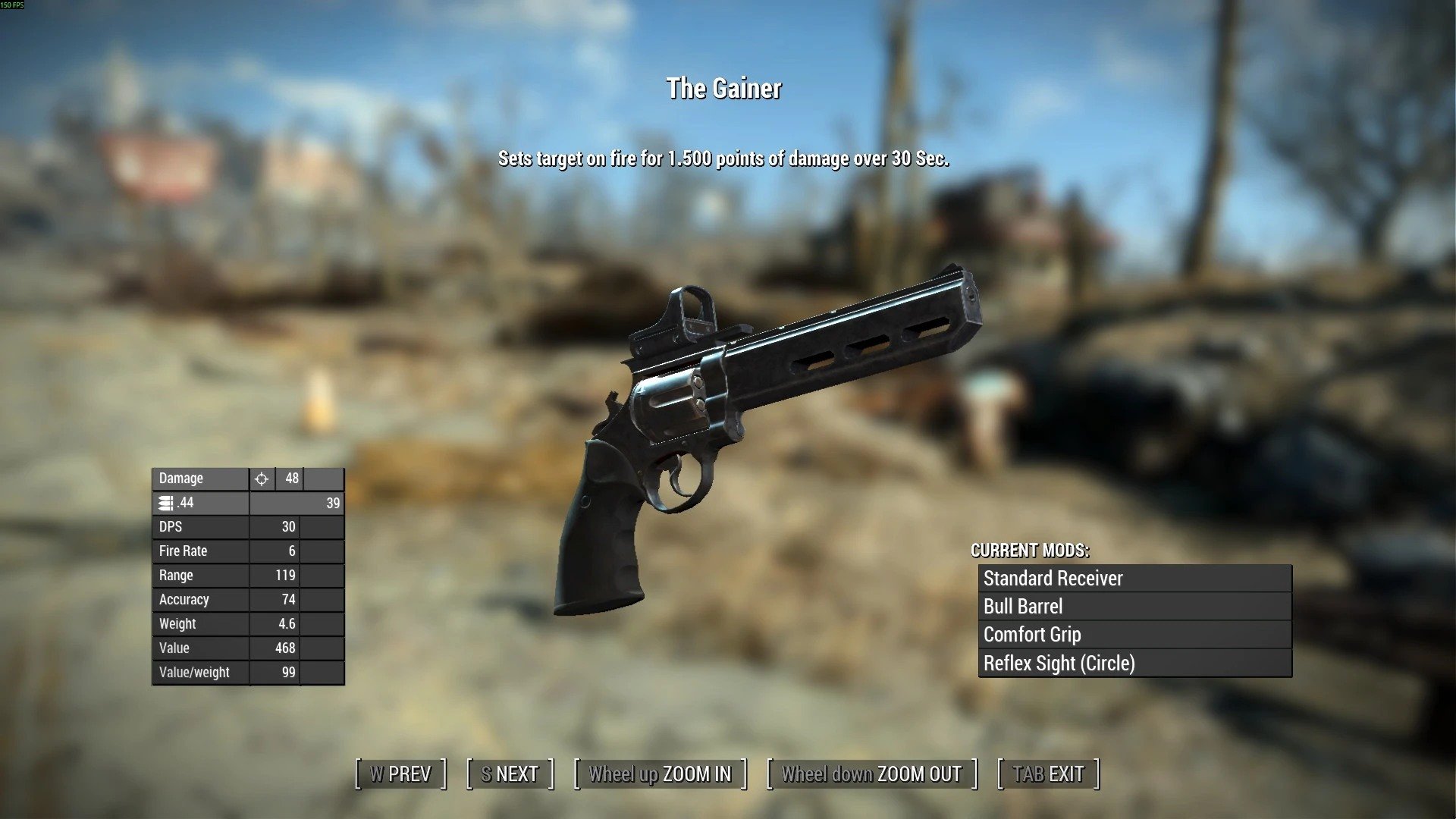1456x819 pixels.
Task: Click the ZOOM IN button
Action: pos(660,774)
